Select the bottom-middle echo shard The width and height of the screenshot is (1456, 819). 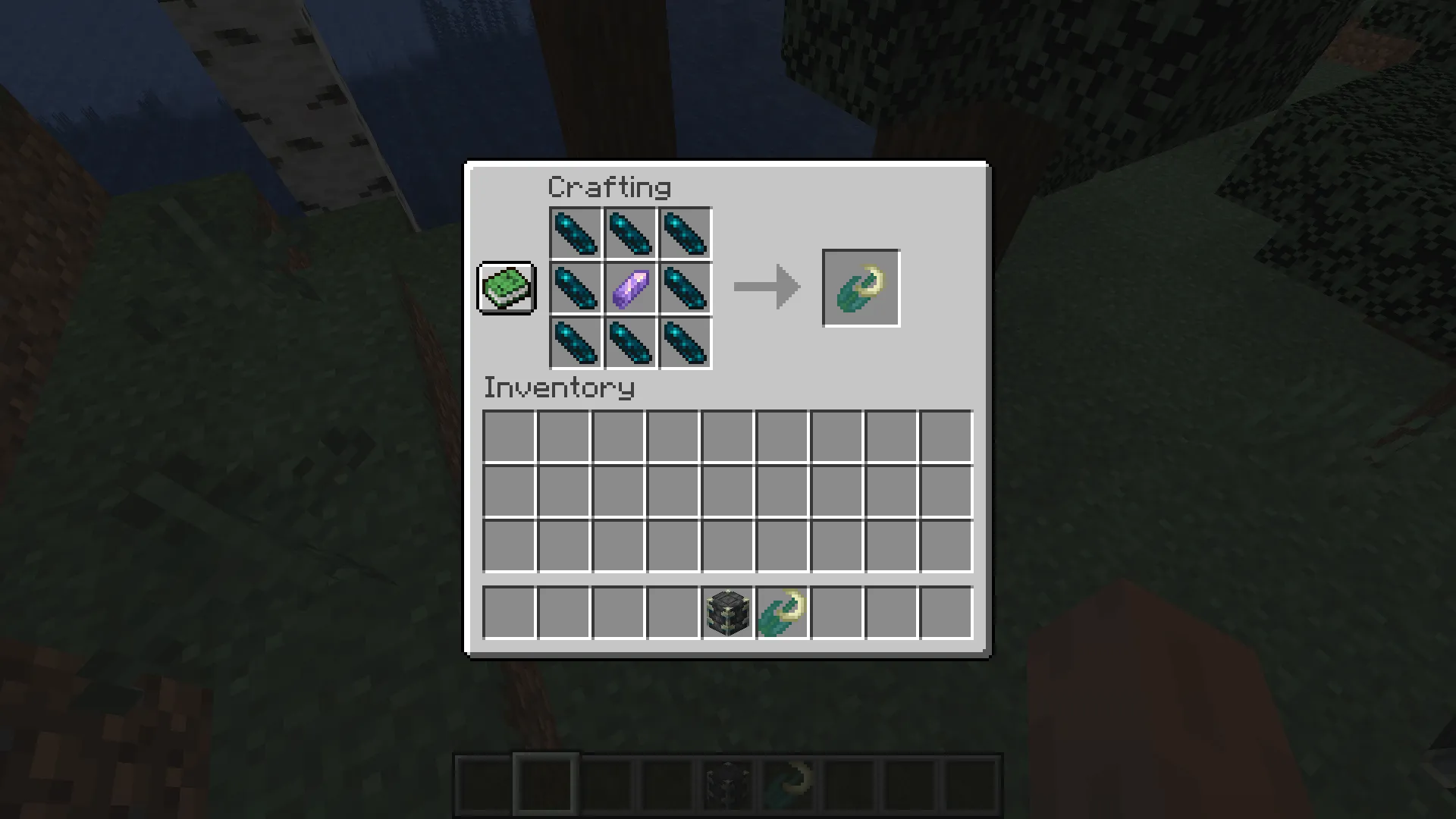[629, 343]
